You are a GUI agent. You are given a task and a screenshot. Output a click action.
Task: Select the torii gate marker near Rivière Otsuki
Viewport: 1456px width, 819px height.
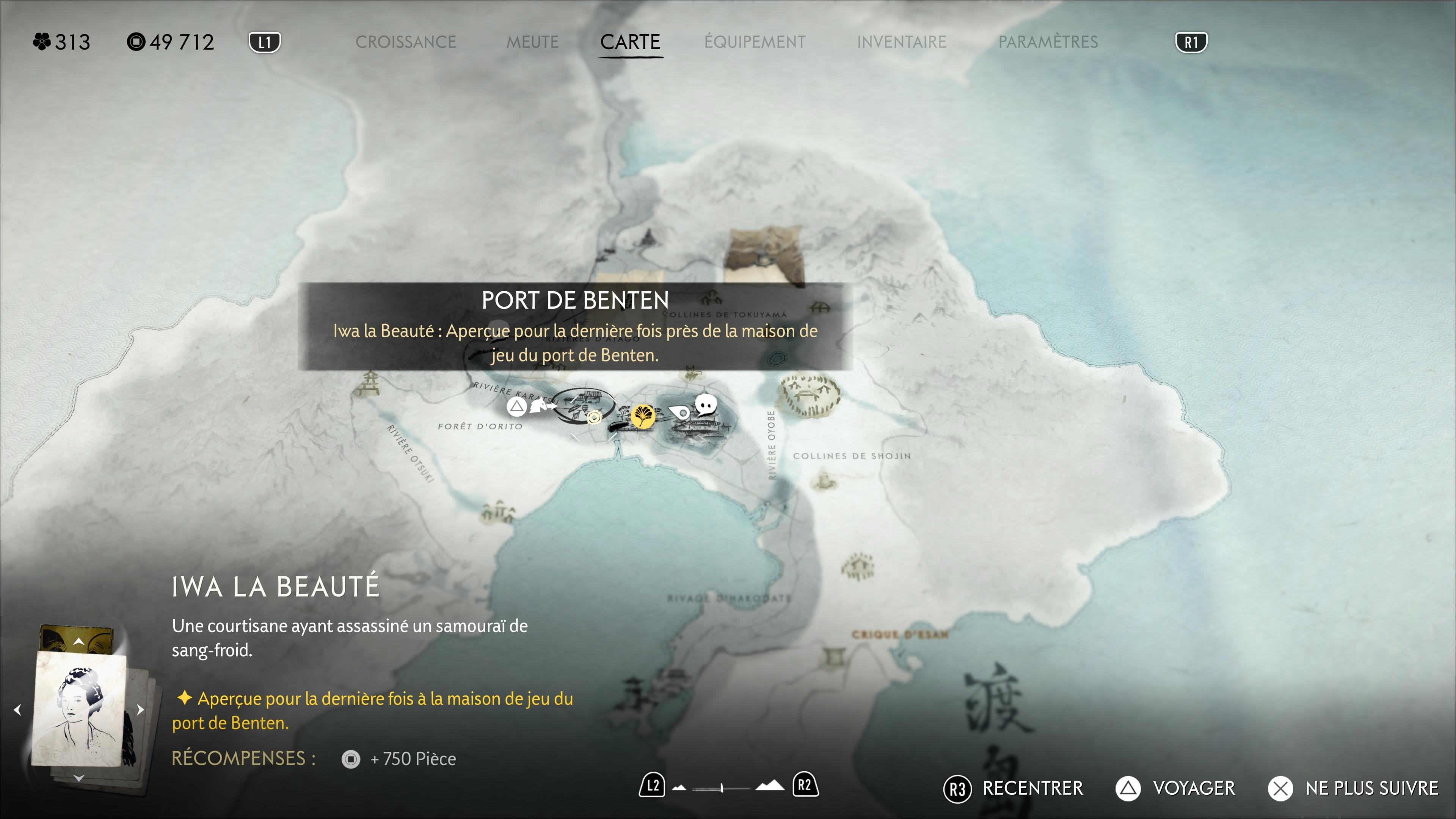[370, 384]
